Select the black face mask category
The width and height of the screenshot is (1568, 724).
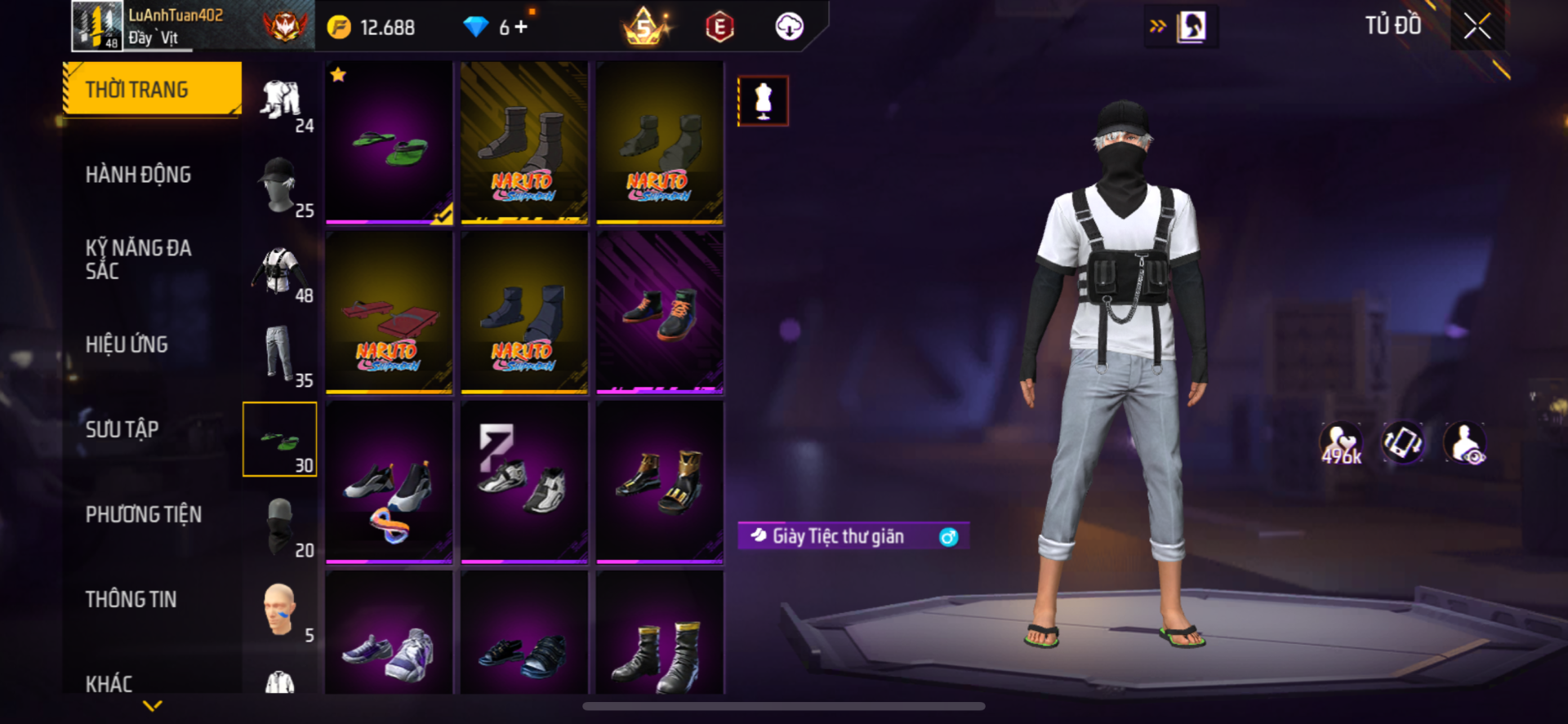(x=280, y=525)
